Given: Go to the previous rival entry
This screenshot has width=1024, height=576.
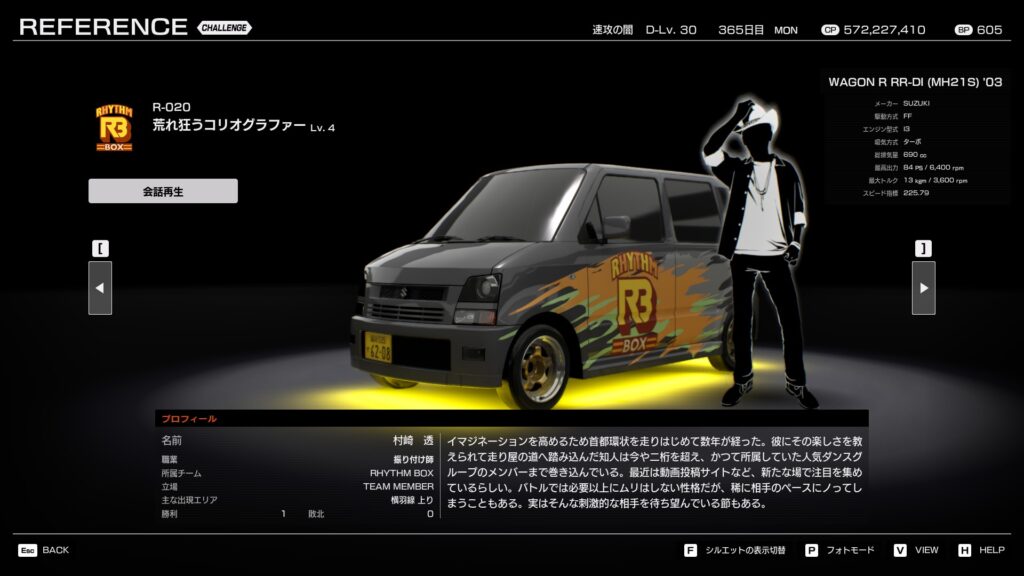Looking at the screenshot, I should pos(100,288).
